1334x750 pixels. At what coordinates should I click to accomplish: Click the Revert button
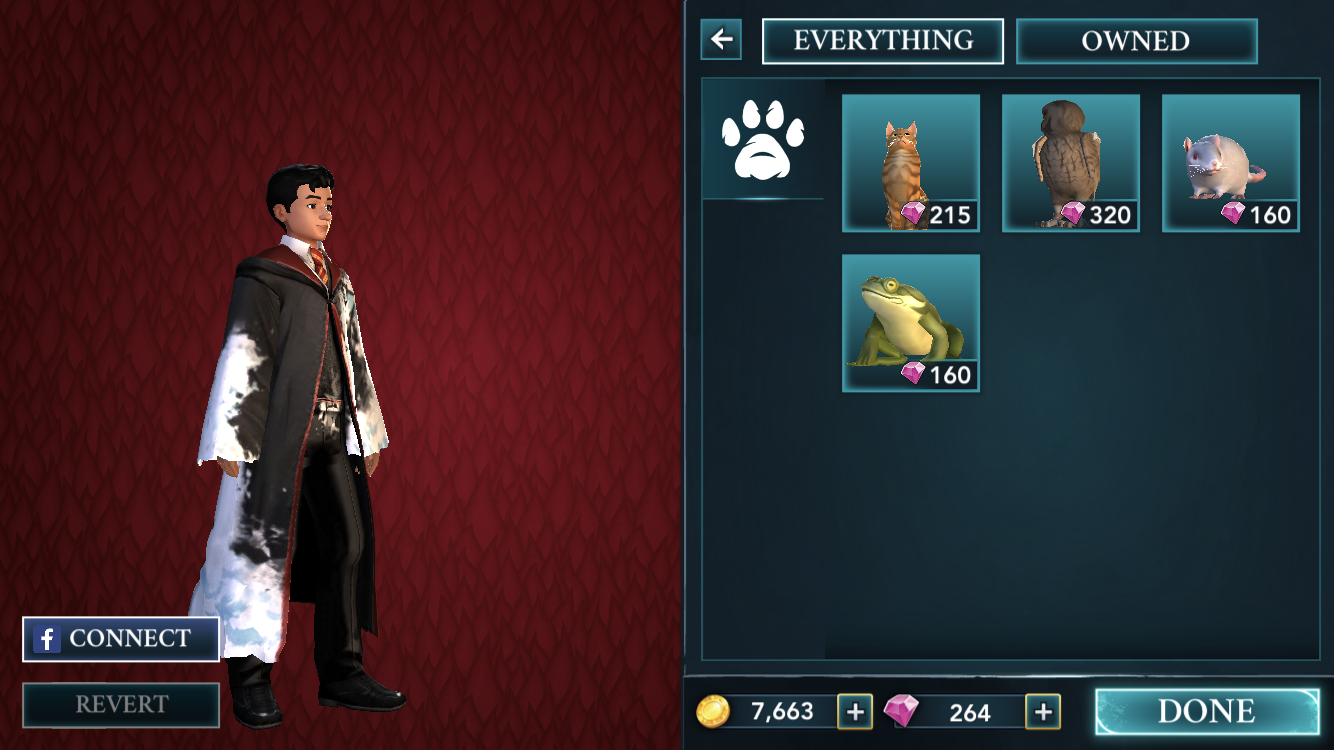121,705
